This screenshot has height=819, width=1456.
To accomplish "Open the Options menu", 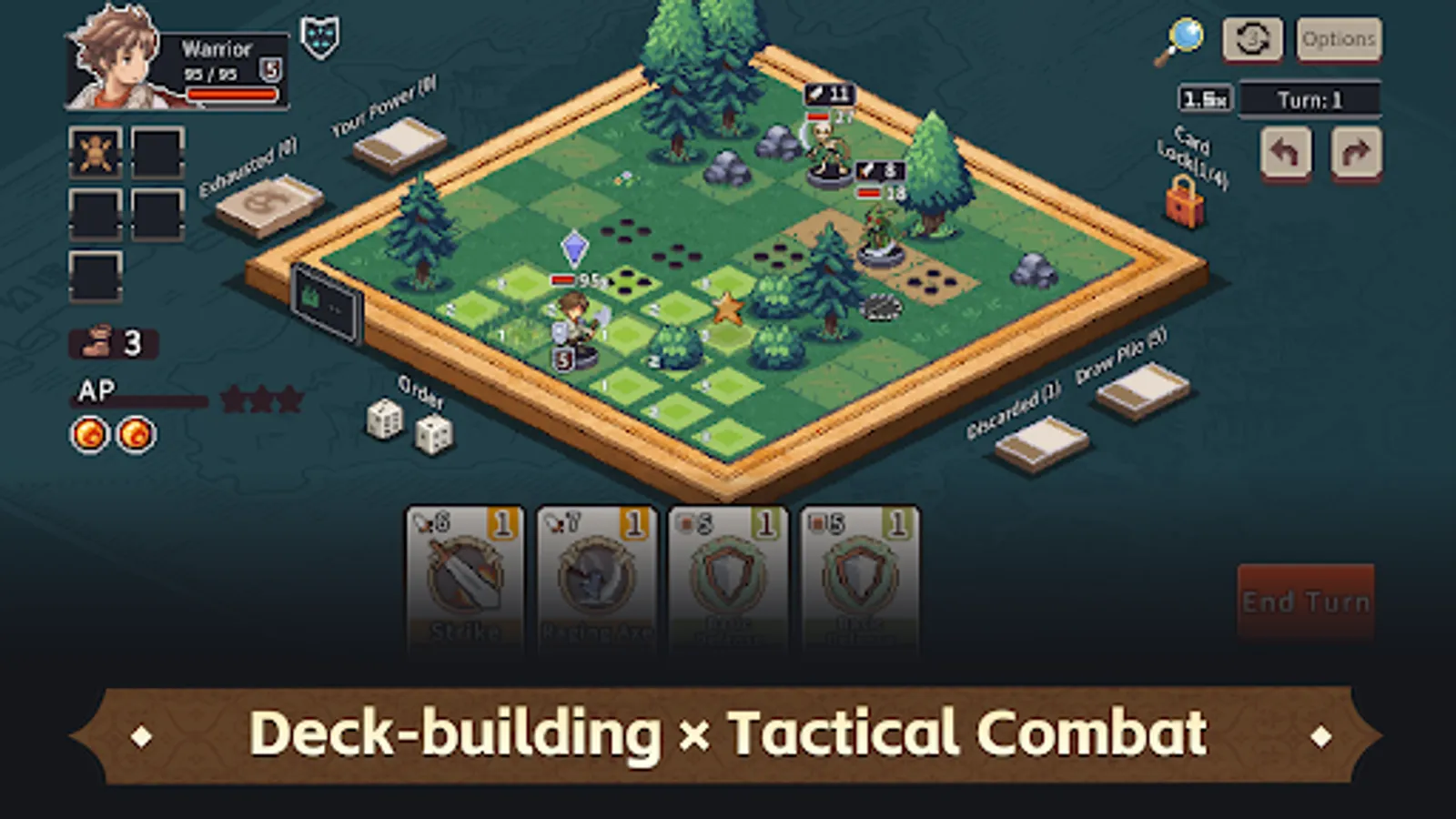I will point(1338,38).
